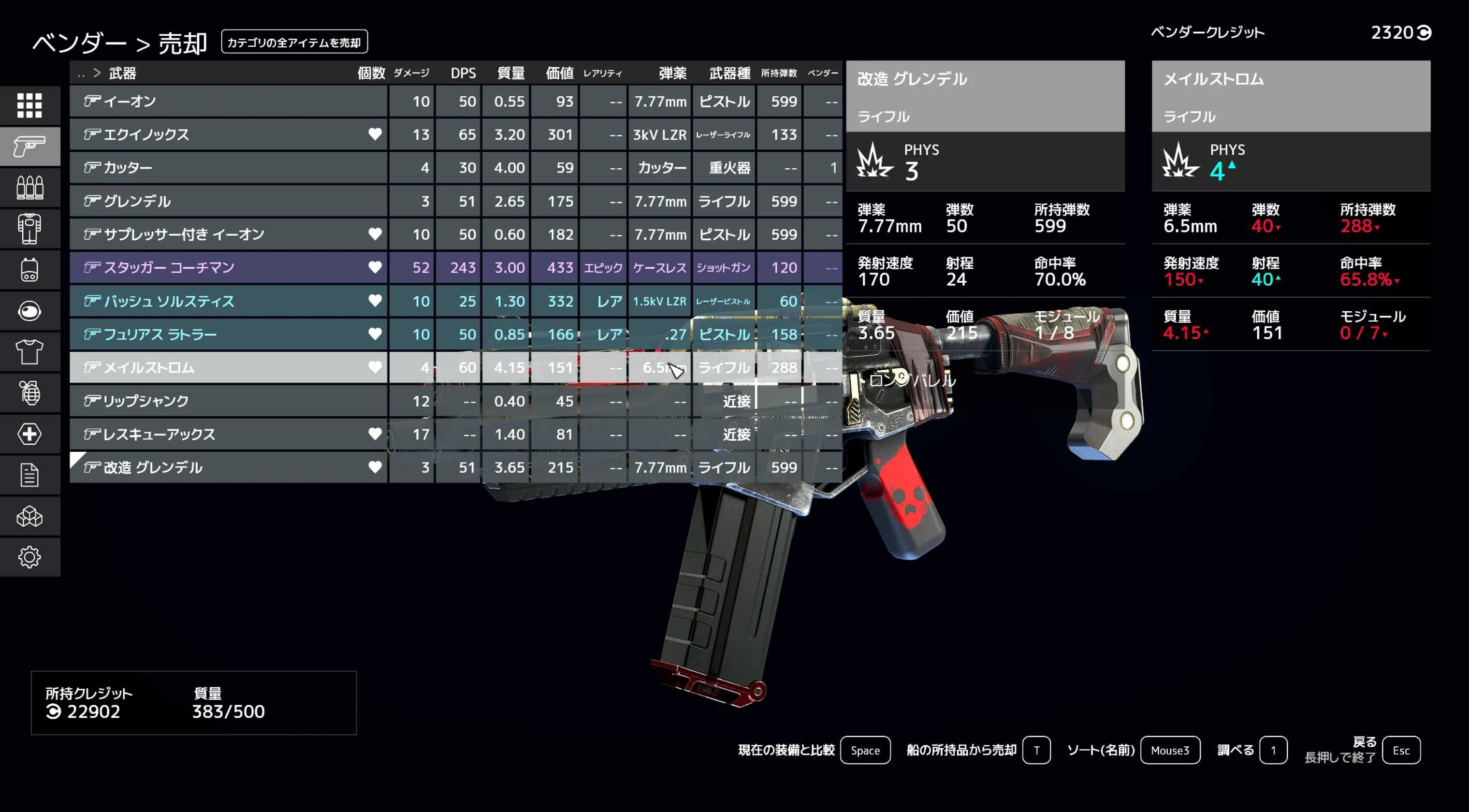The height and width of the screenshot is (812, 1469).
Task: Choose the rare バッシュ ソルスティス row
Action: pos(228,301)
